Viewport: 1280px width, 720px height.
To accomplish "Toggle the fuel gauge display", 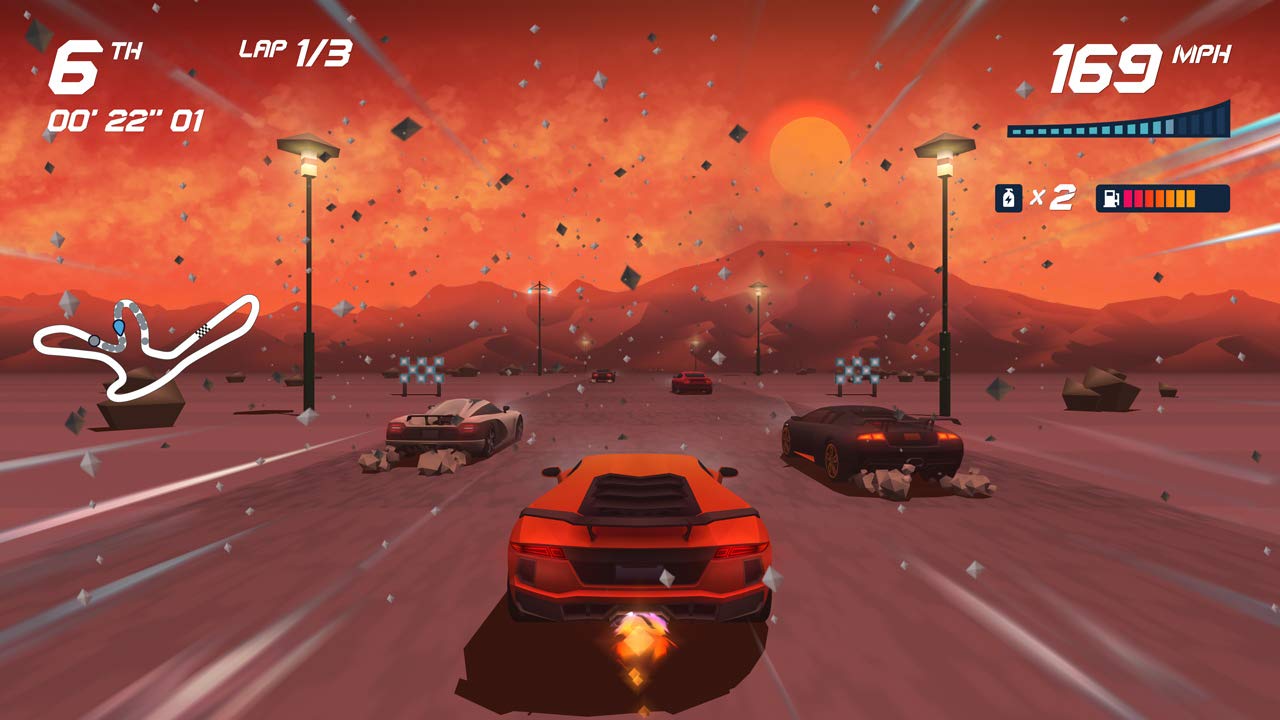I will pyautogui.click(x=1165, y=198).
